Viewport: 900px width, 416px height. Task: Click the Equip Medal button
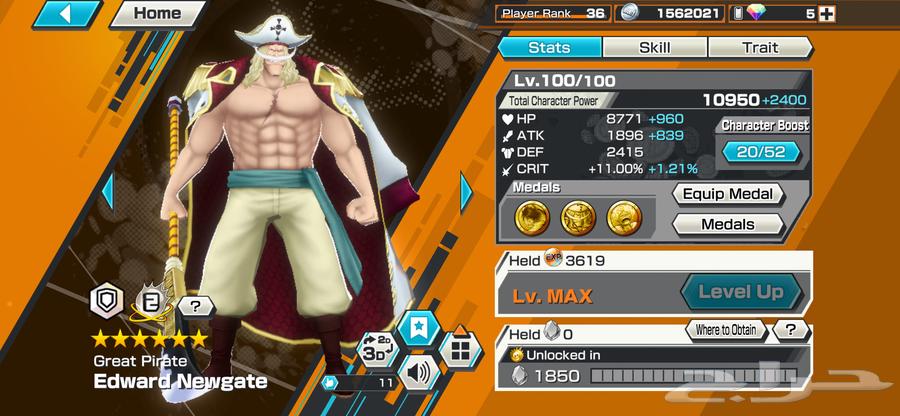coord(727,194)
